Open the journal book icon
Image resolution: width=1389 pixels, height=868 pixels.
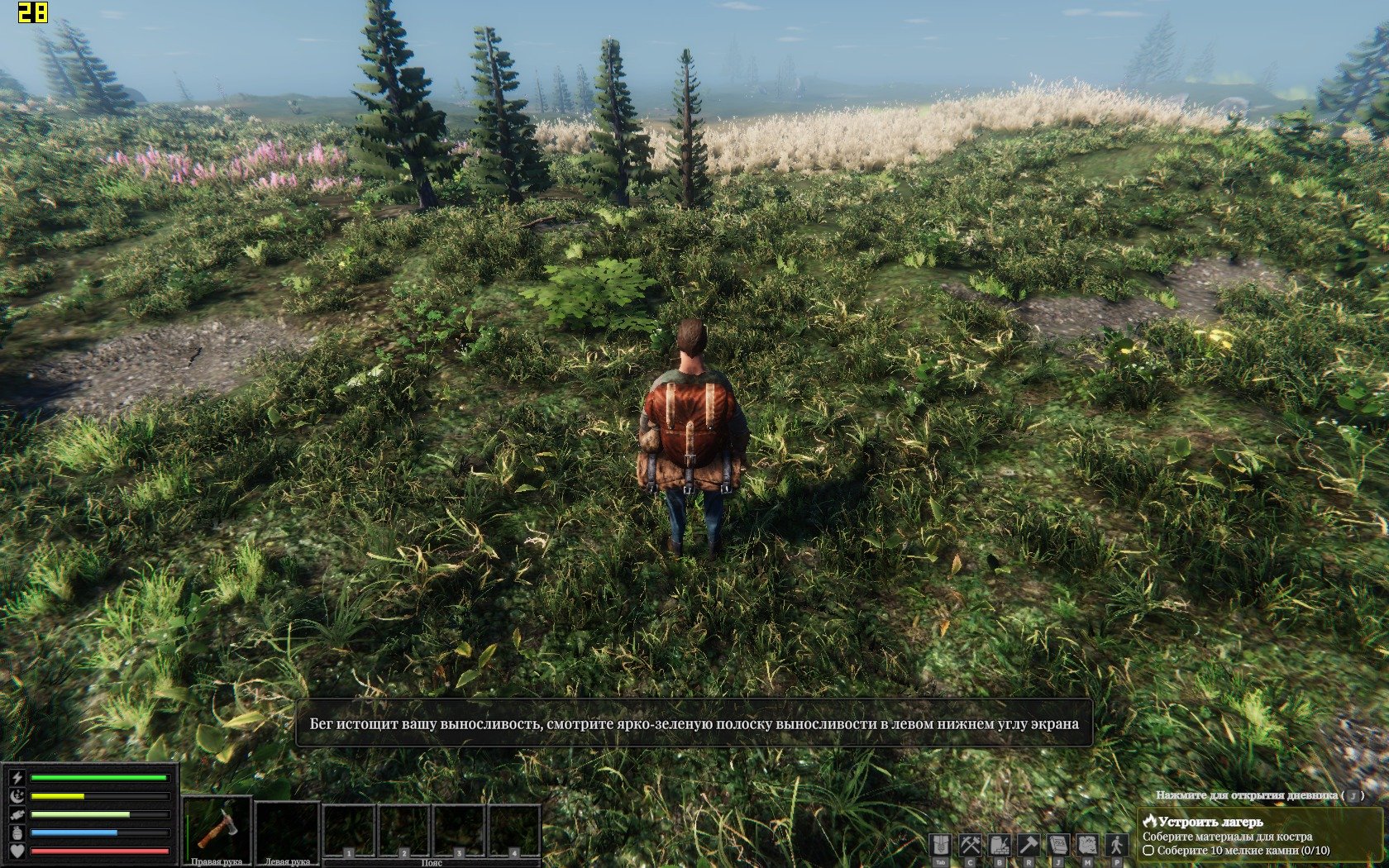tap(1058, 846)
